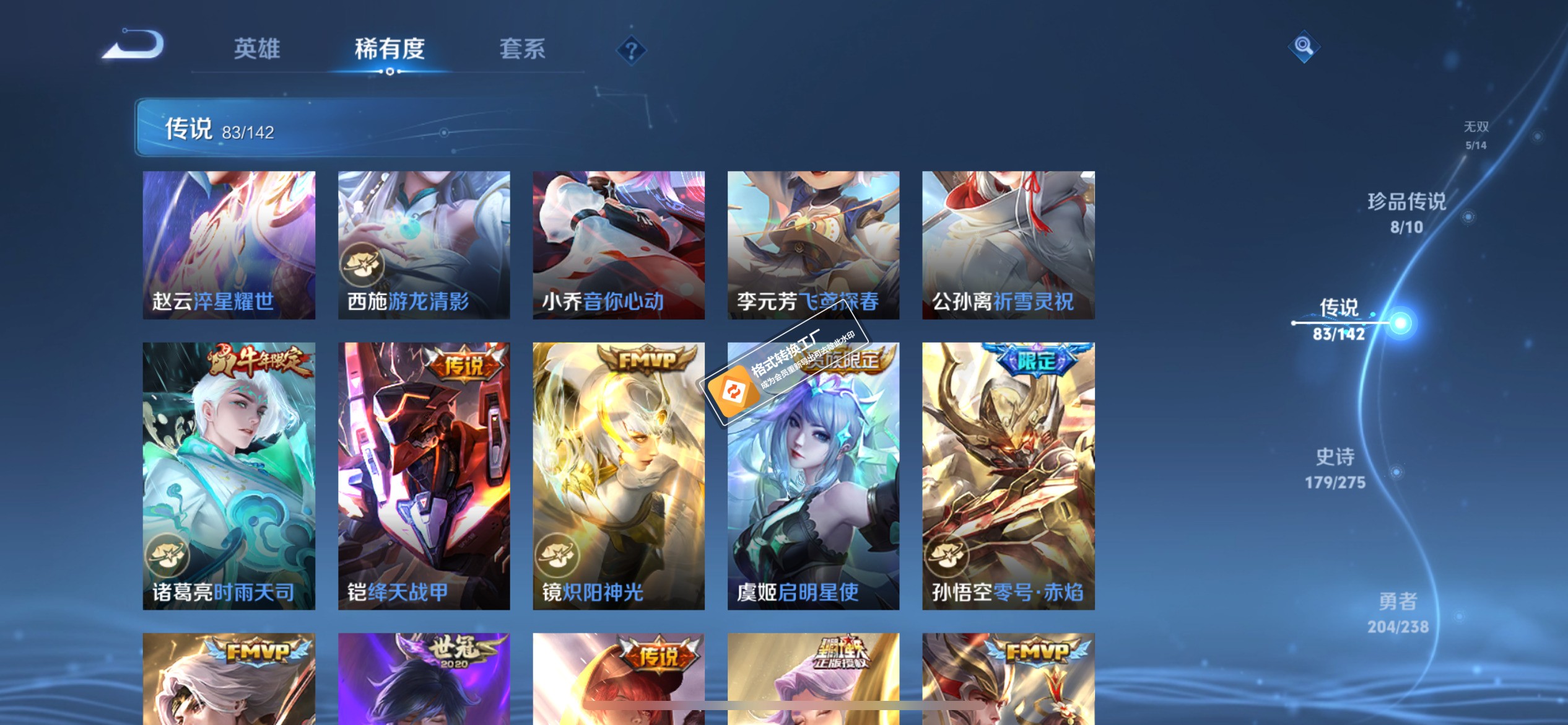Open the search magnifier icon

(x=1303, y=46)
